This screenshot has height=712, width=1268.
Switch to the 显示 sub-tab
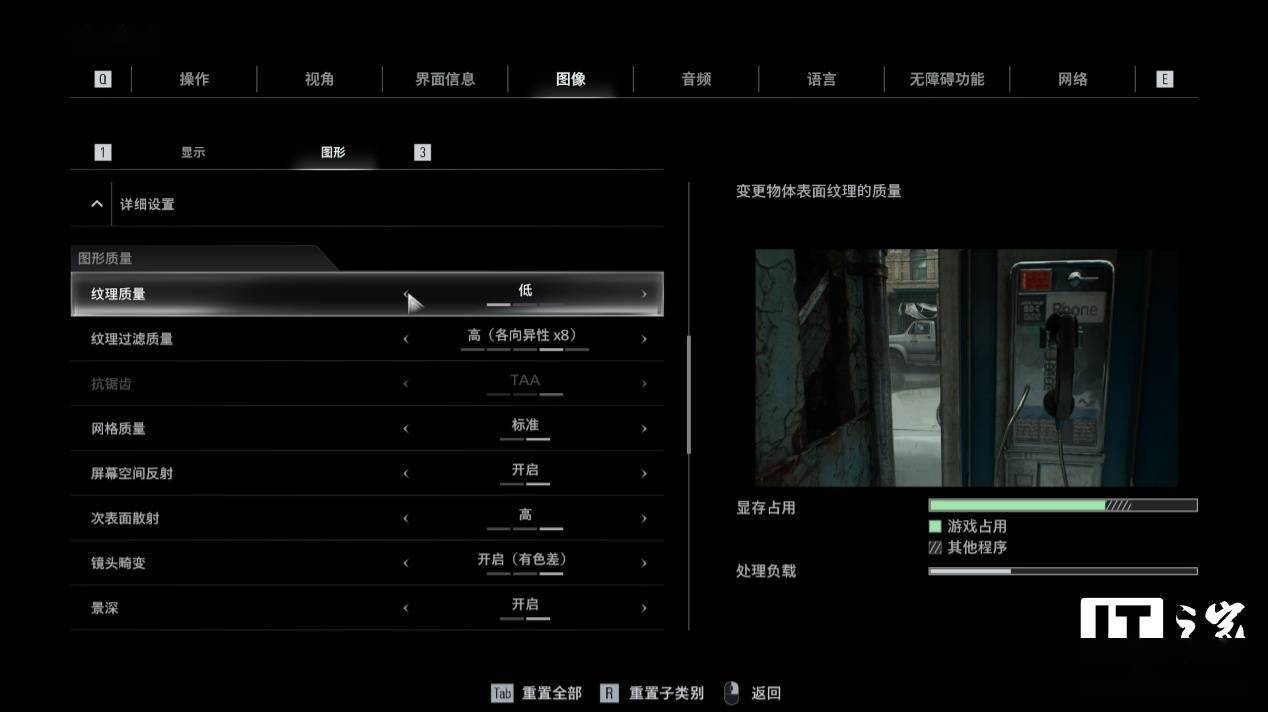193,152
